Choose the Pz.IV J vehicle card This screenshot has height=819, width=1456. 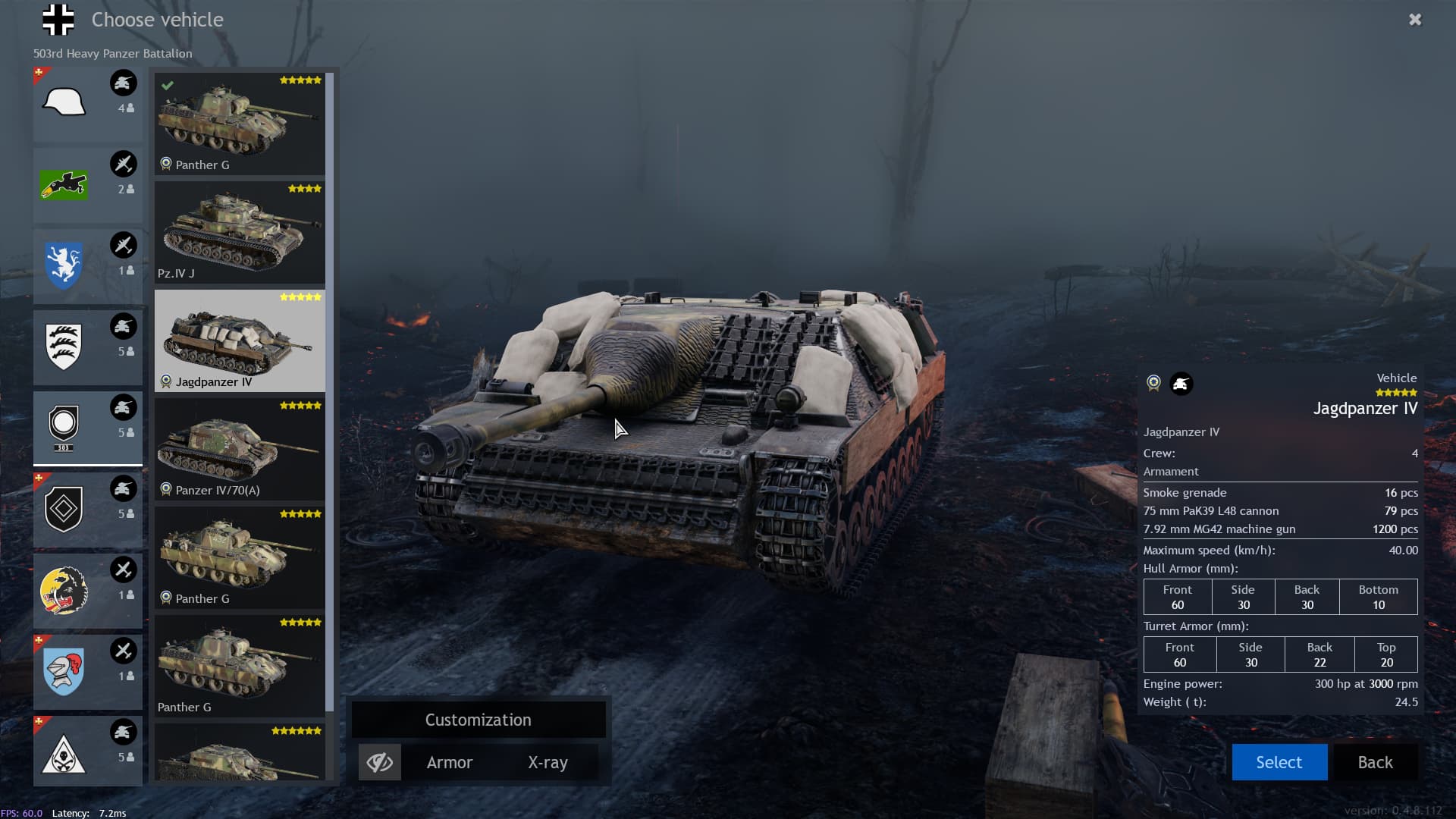point(240,232)
